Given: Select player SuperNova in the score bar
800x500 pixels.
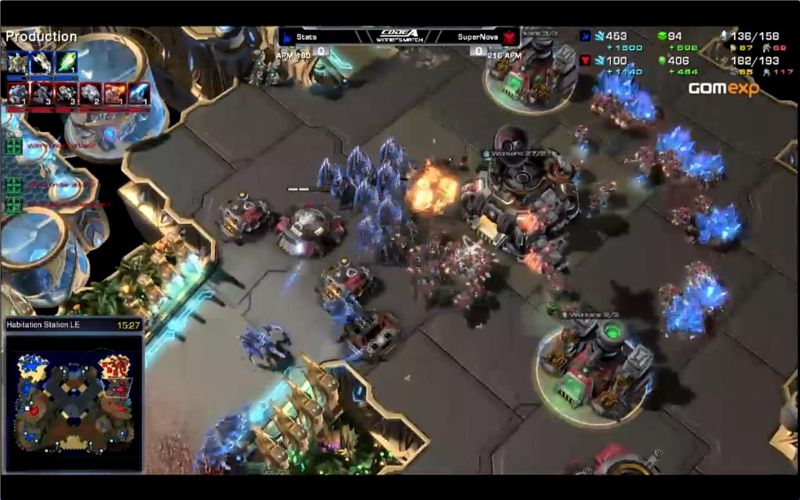Looking at the screenshot, I should click(477, 37).
